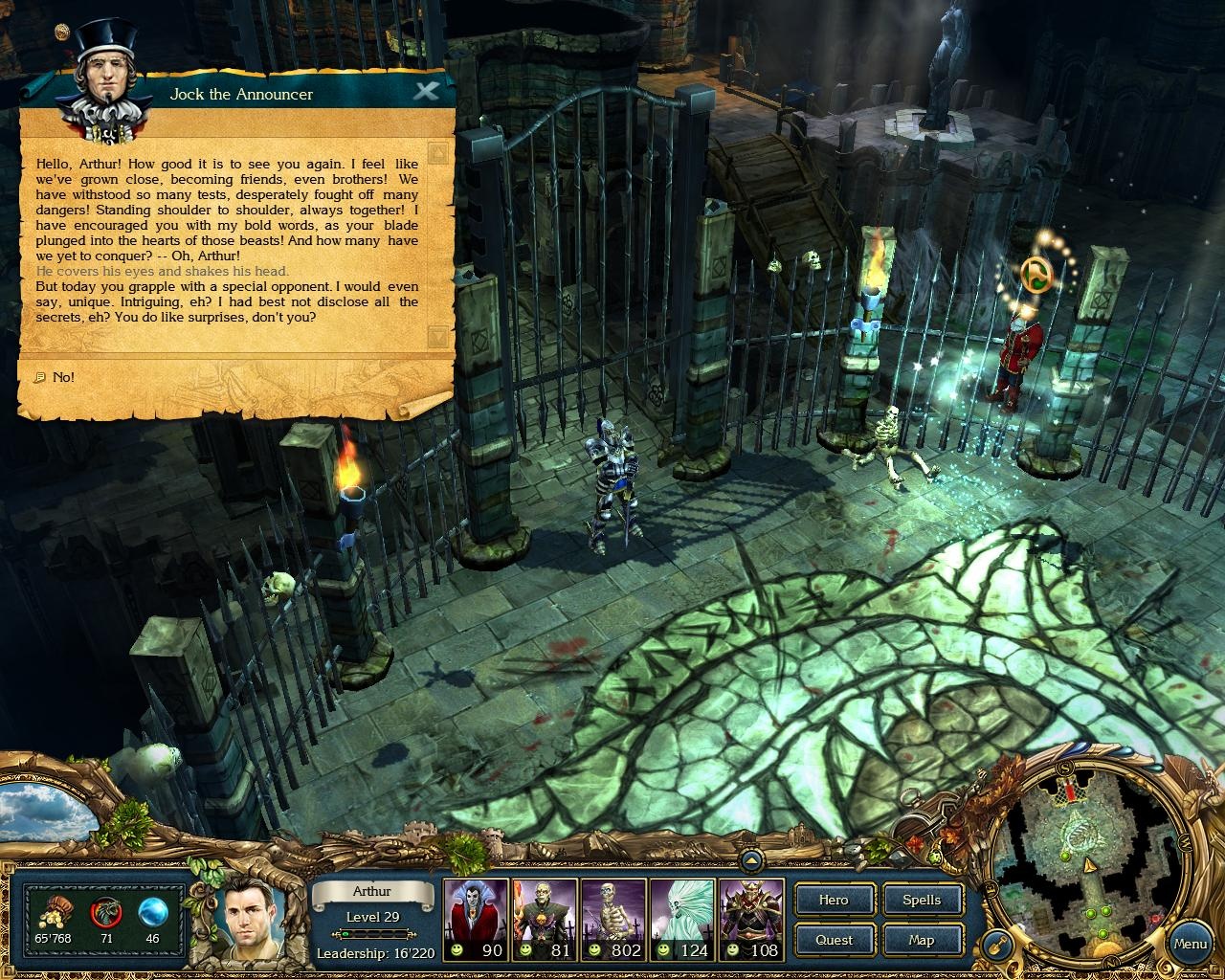This screenshot has height=980, width=1225.
Task: Open the skeleton troop slot with 802 units
Action: click(x=613, y=914)
